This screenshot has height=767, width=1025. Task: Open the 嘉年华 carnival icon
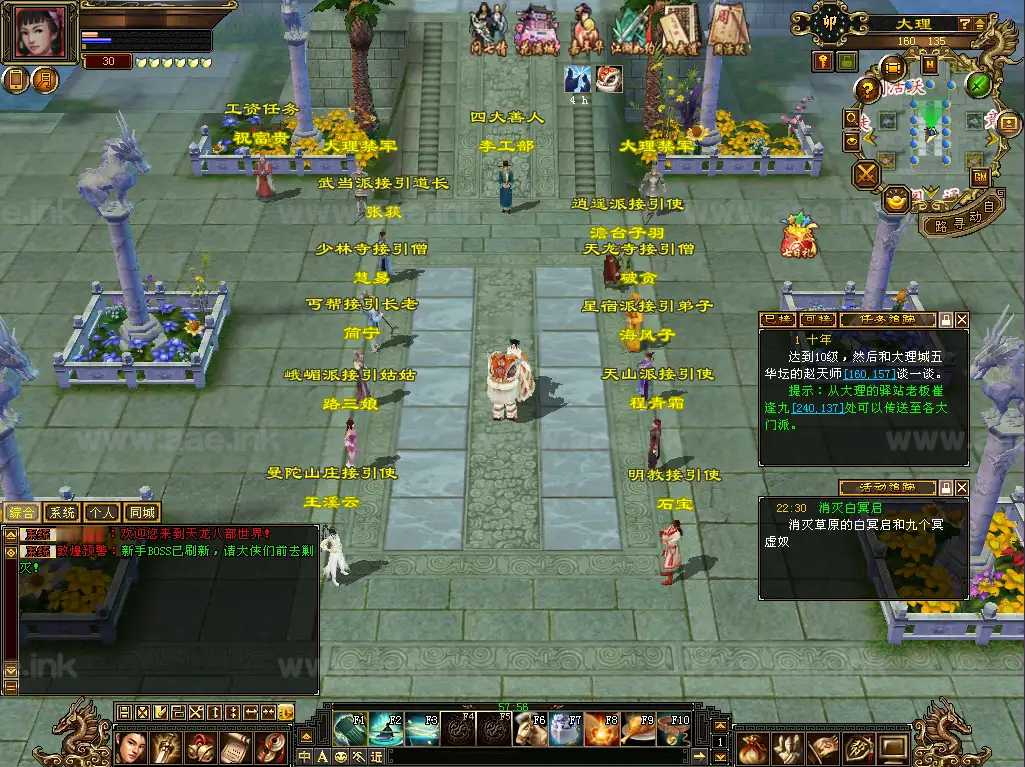tap(586, 30)
